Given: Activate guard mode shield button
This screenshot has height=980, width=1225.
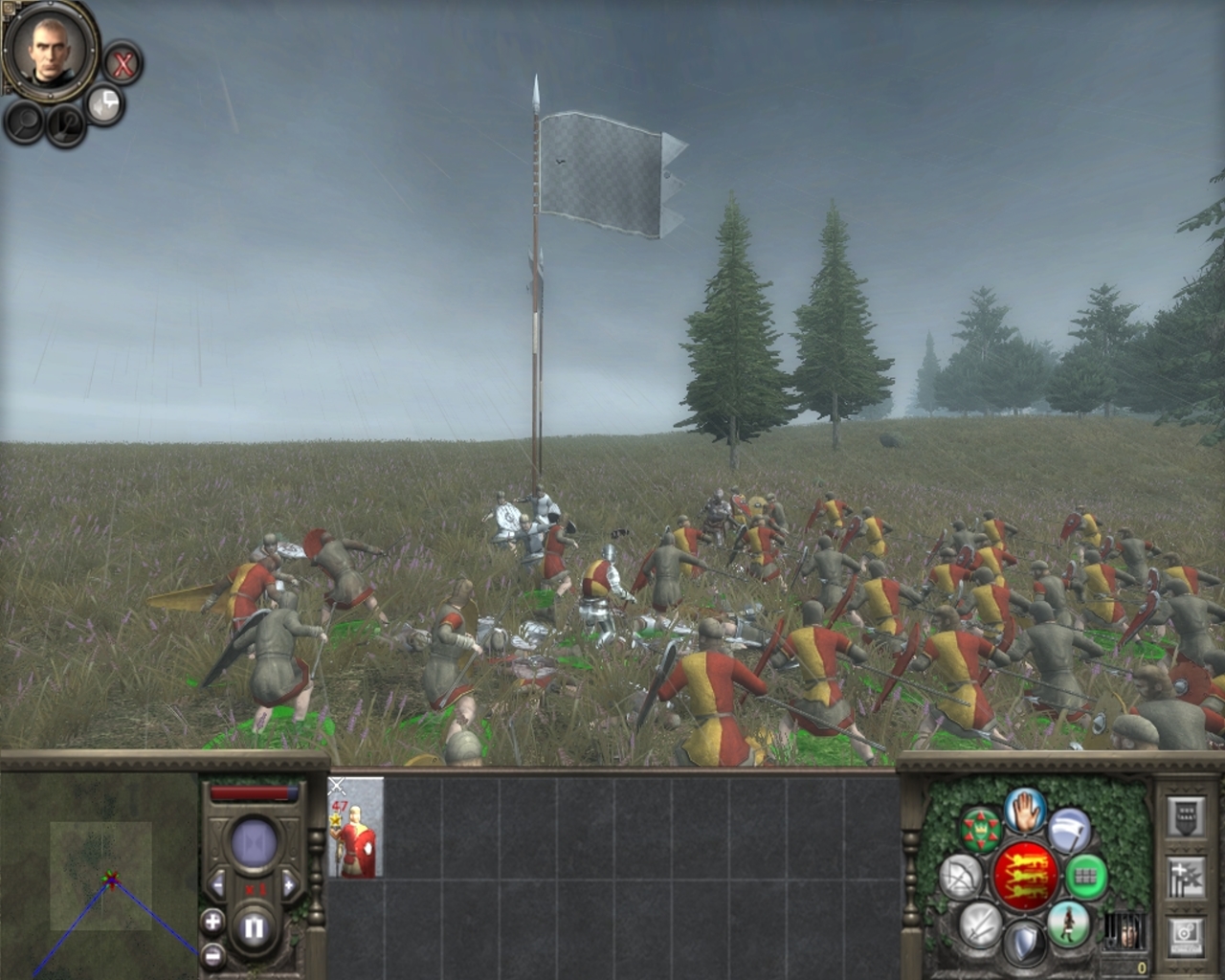Looking at the screenshot, I should [1023, 942].
